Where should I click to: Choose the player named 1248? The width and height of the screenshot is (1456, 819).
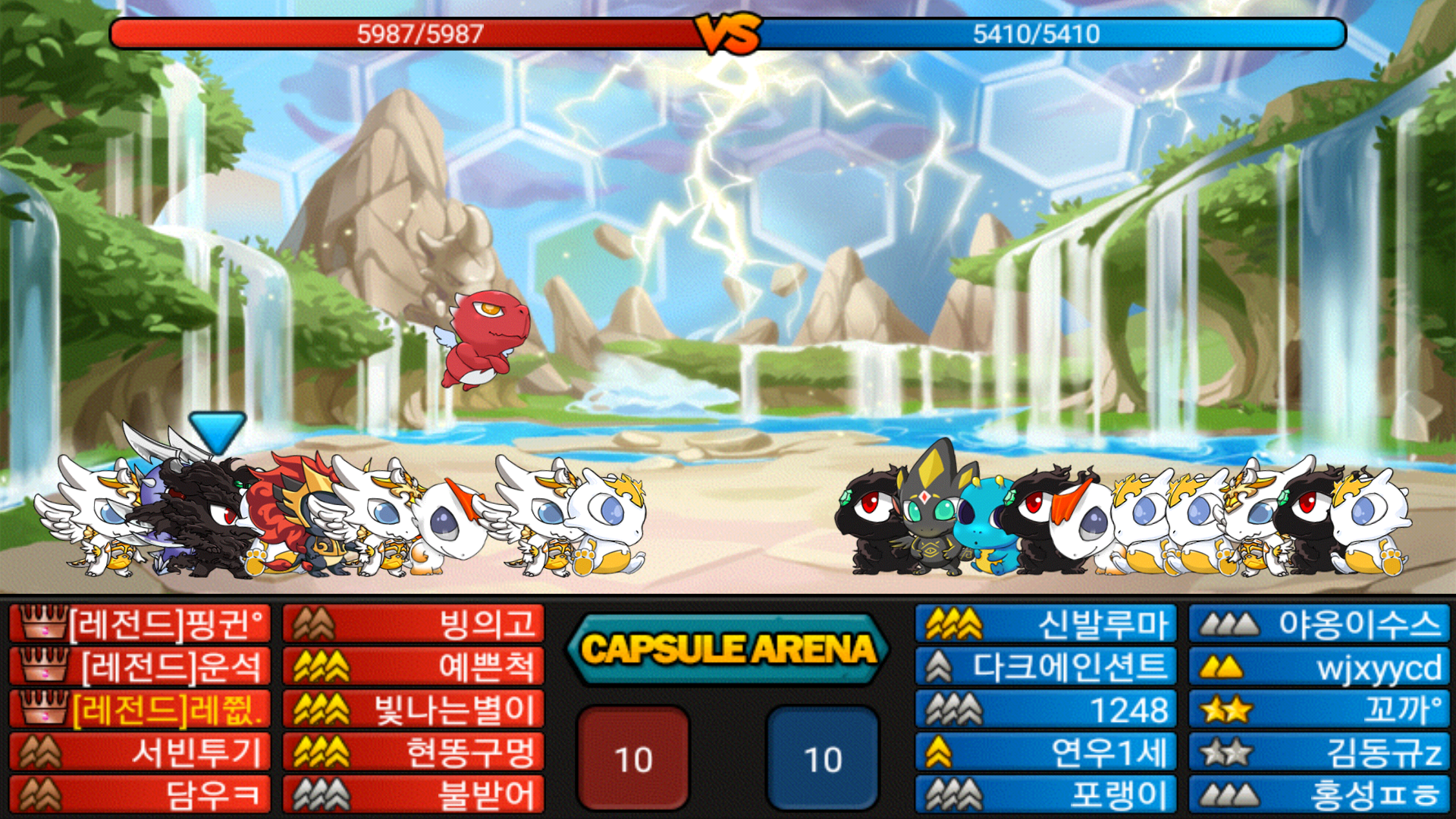1046,710
